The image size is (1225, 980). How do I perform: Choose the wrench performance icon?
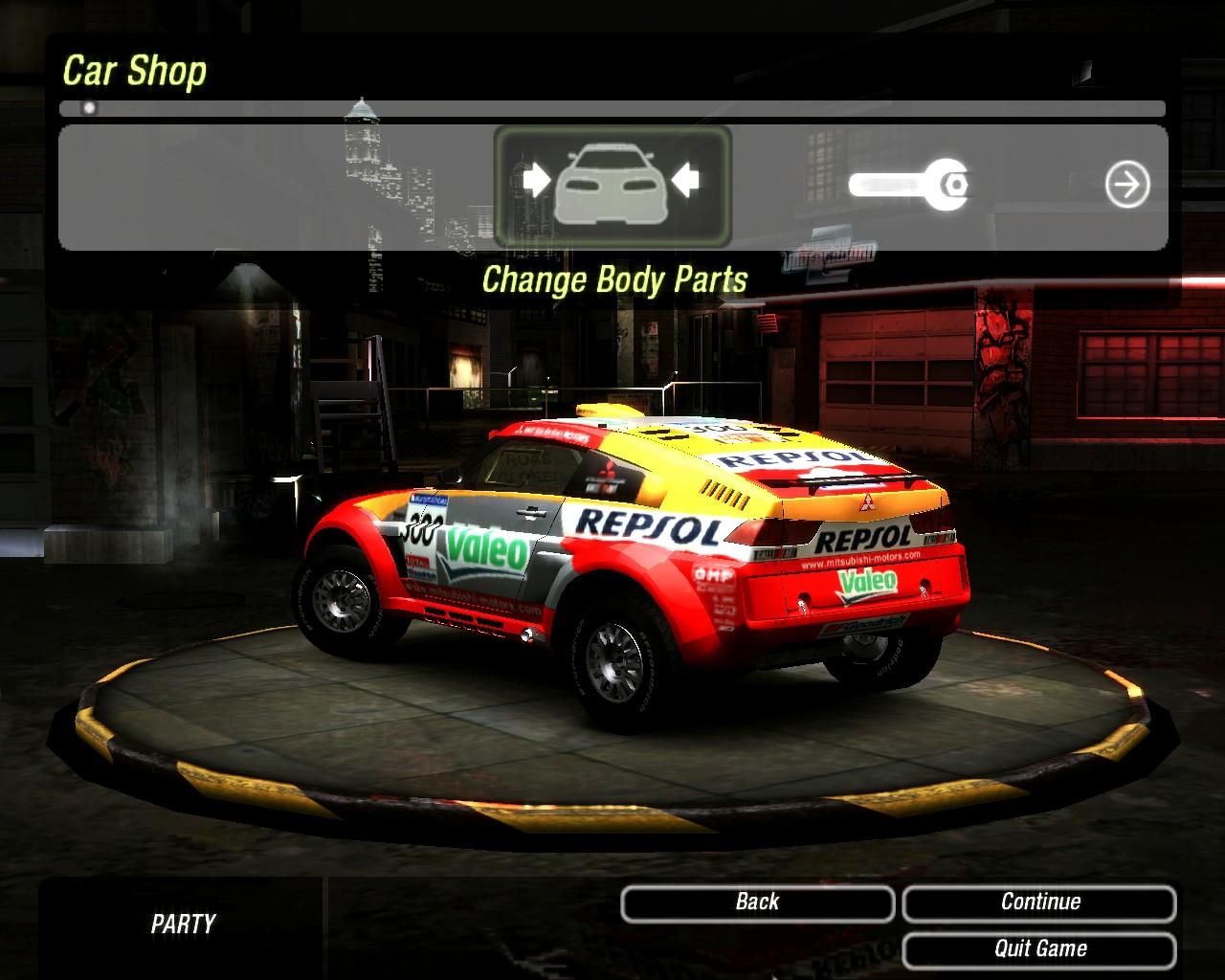click(910, 184)
